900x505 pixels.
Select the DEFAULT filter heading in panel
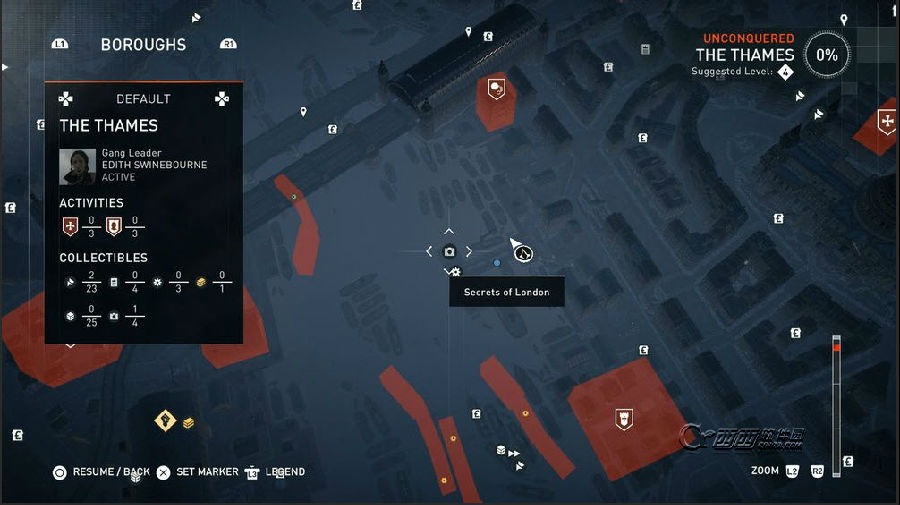click(x=143, y=99)
